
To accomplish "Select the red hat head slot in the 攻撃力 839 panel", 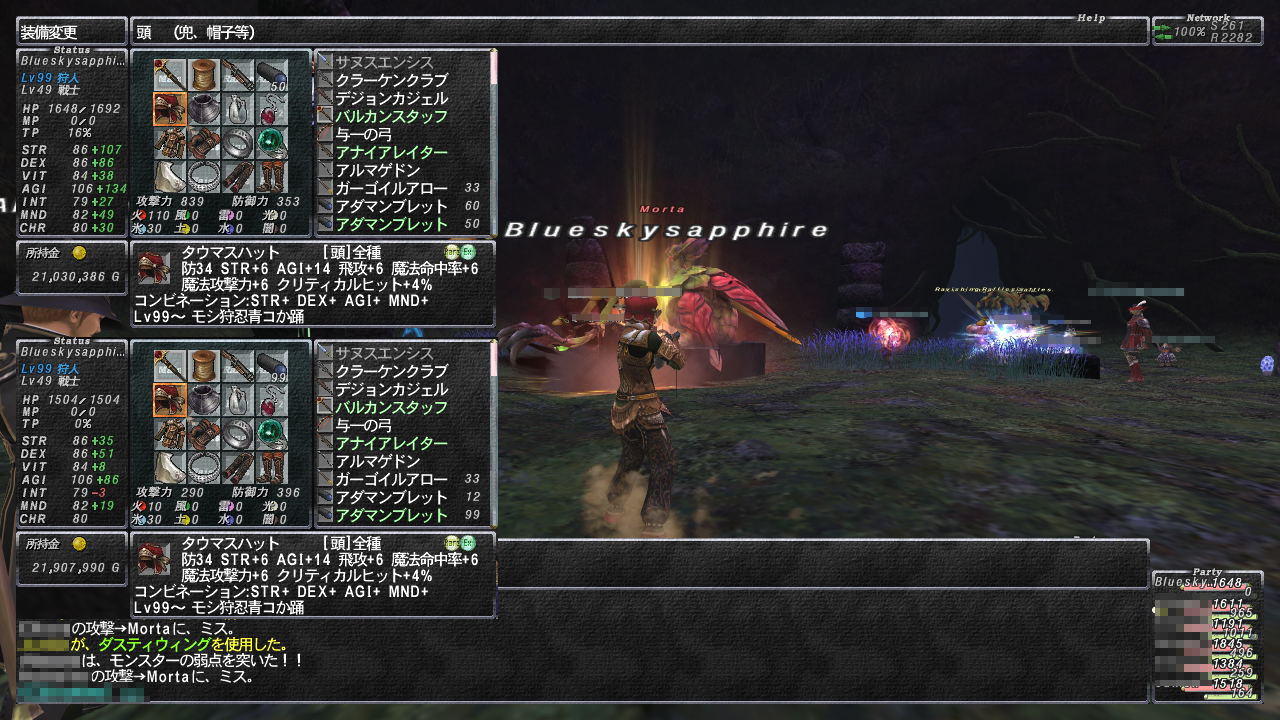I will pyautogui.click(x=169, y=108).
